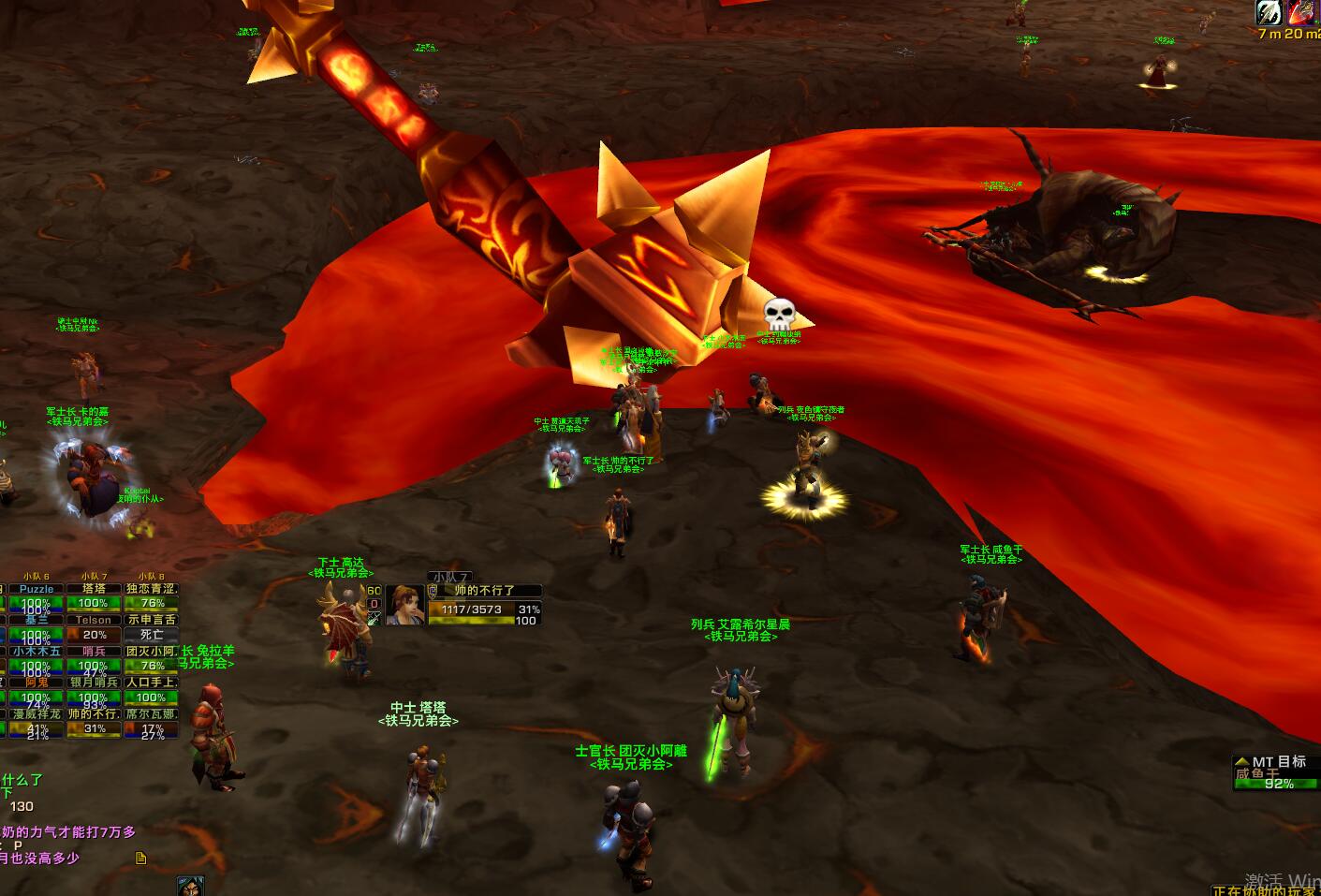Click the 小队 7 group label above the player frame
The height and width of the screenshot is (896, 1321).
449,578
